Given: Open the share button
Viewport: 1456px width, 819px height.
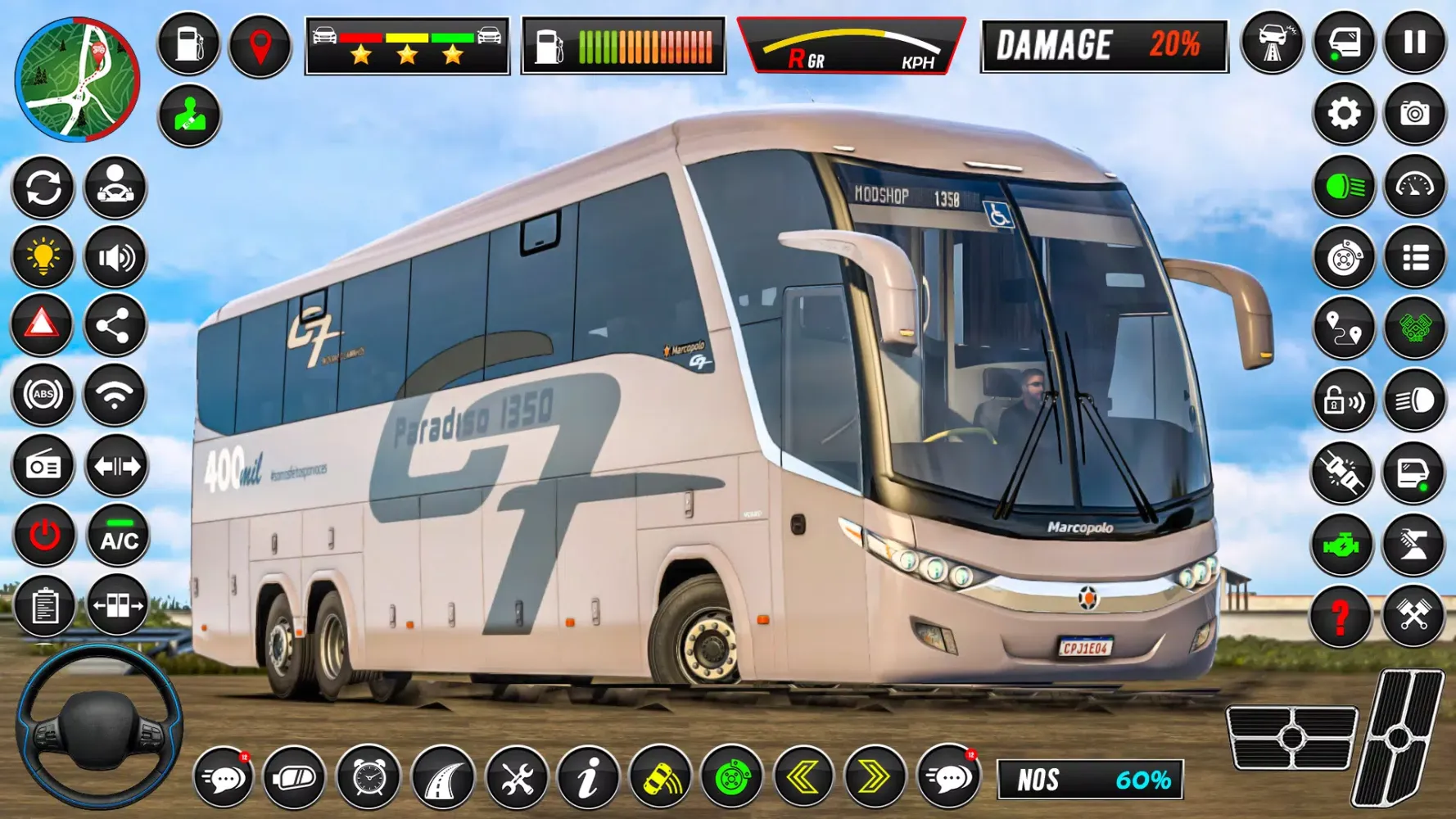Looking at the screenshot, I should pos(115,327).
